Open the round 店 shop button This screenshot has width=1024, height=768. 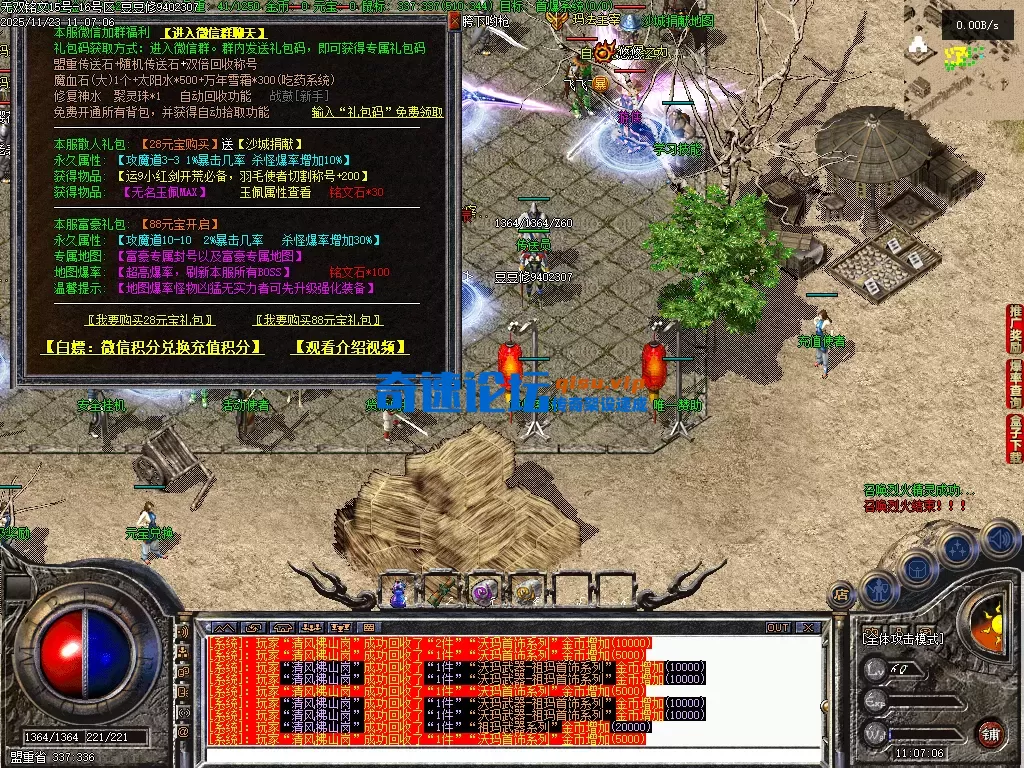coord(841,594)
